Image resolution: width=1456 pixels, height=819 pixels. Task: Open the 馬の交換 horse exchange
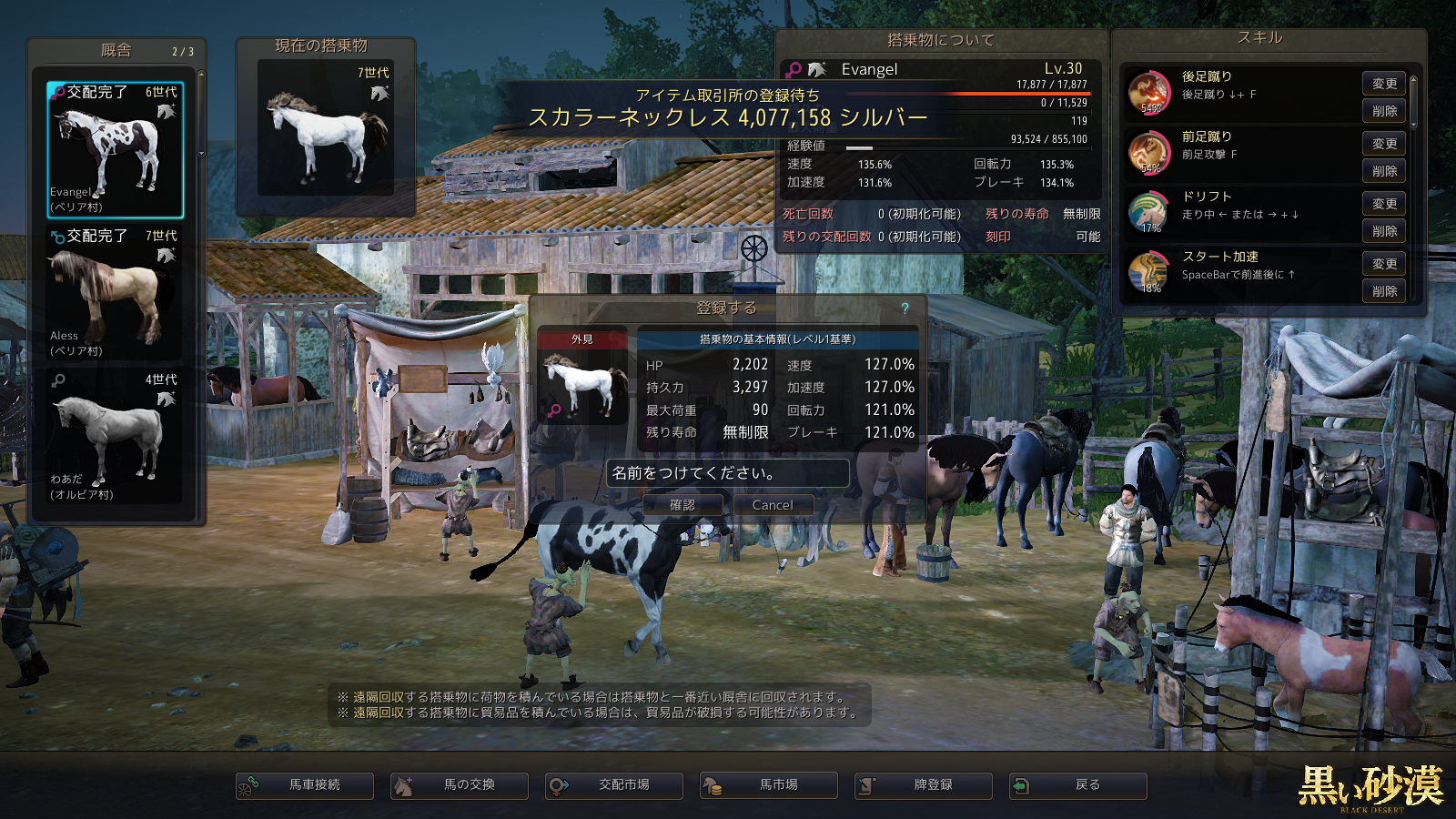pos(460,785)
